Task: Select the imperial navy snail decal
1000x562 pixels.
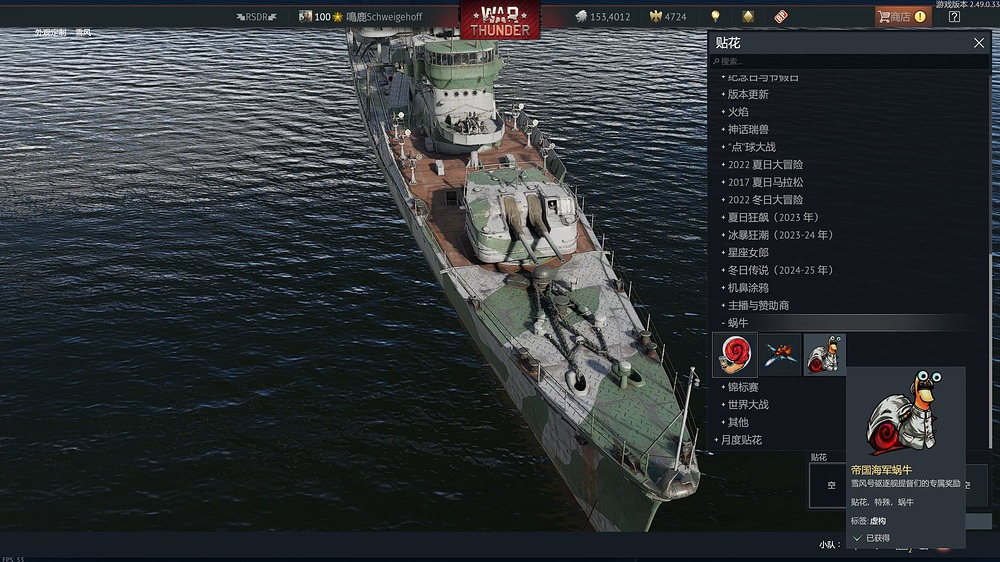Action: 824,354
